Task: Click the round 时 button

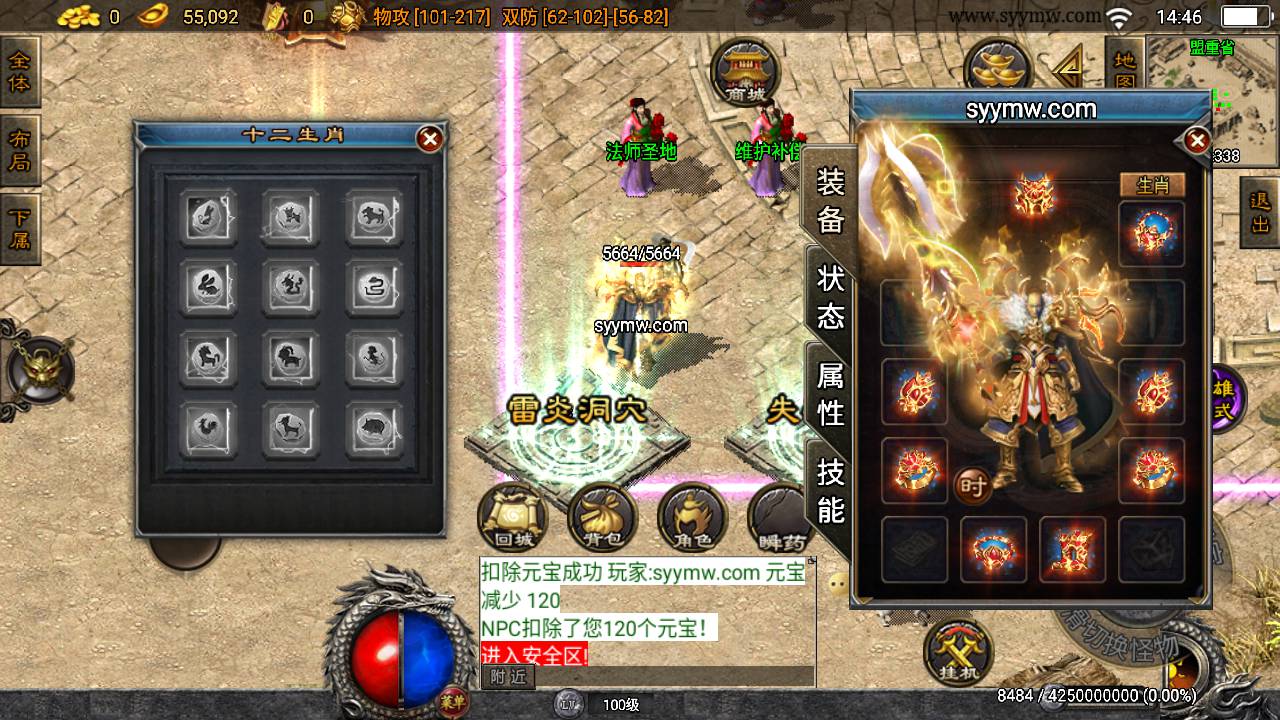Action: (972, 487)
